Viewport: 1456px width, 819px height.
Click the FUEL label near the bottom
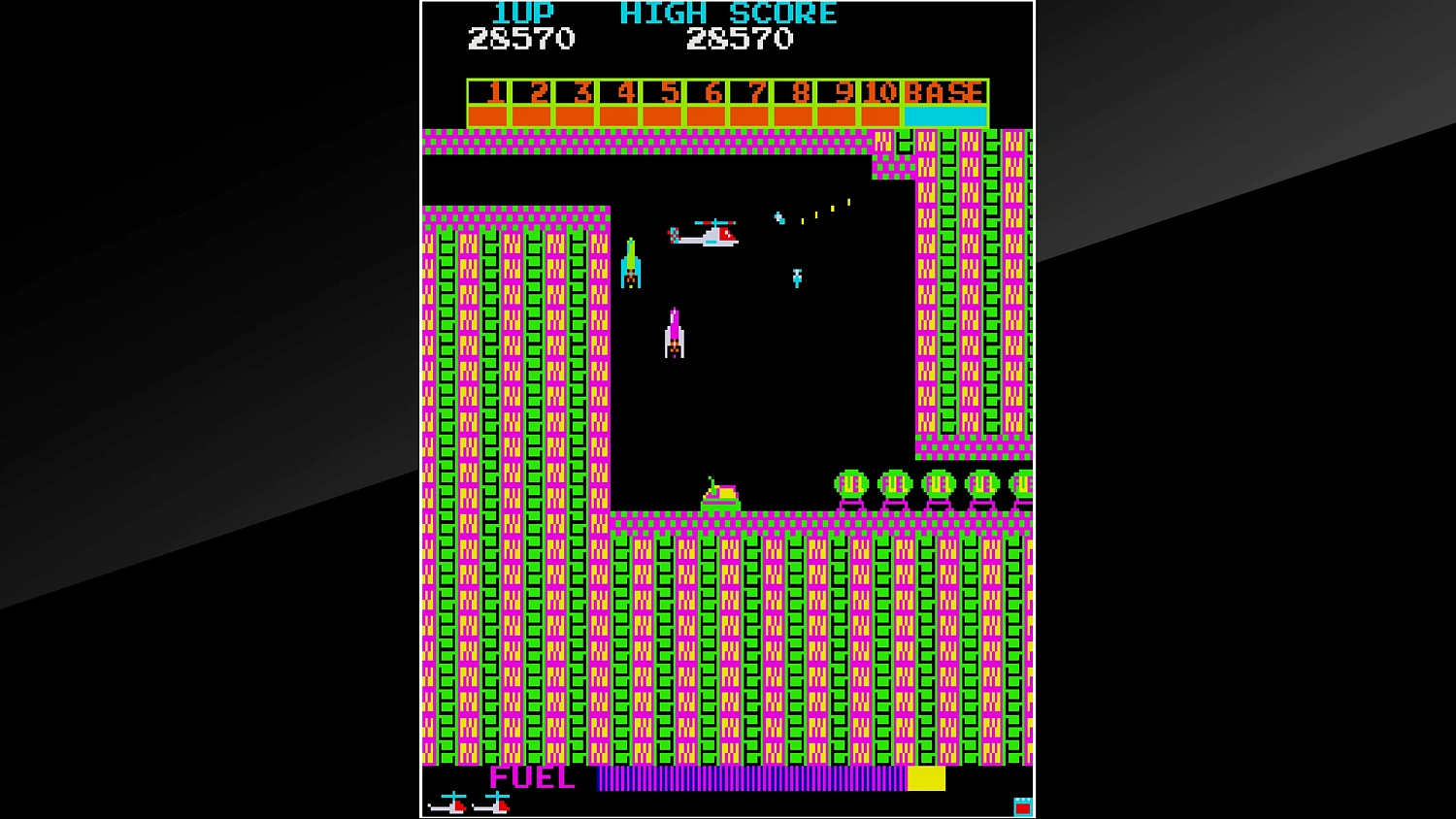click(532, 777)
